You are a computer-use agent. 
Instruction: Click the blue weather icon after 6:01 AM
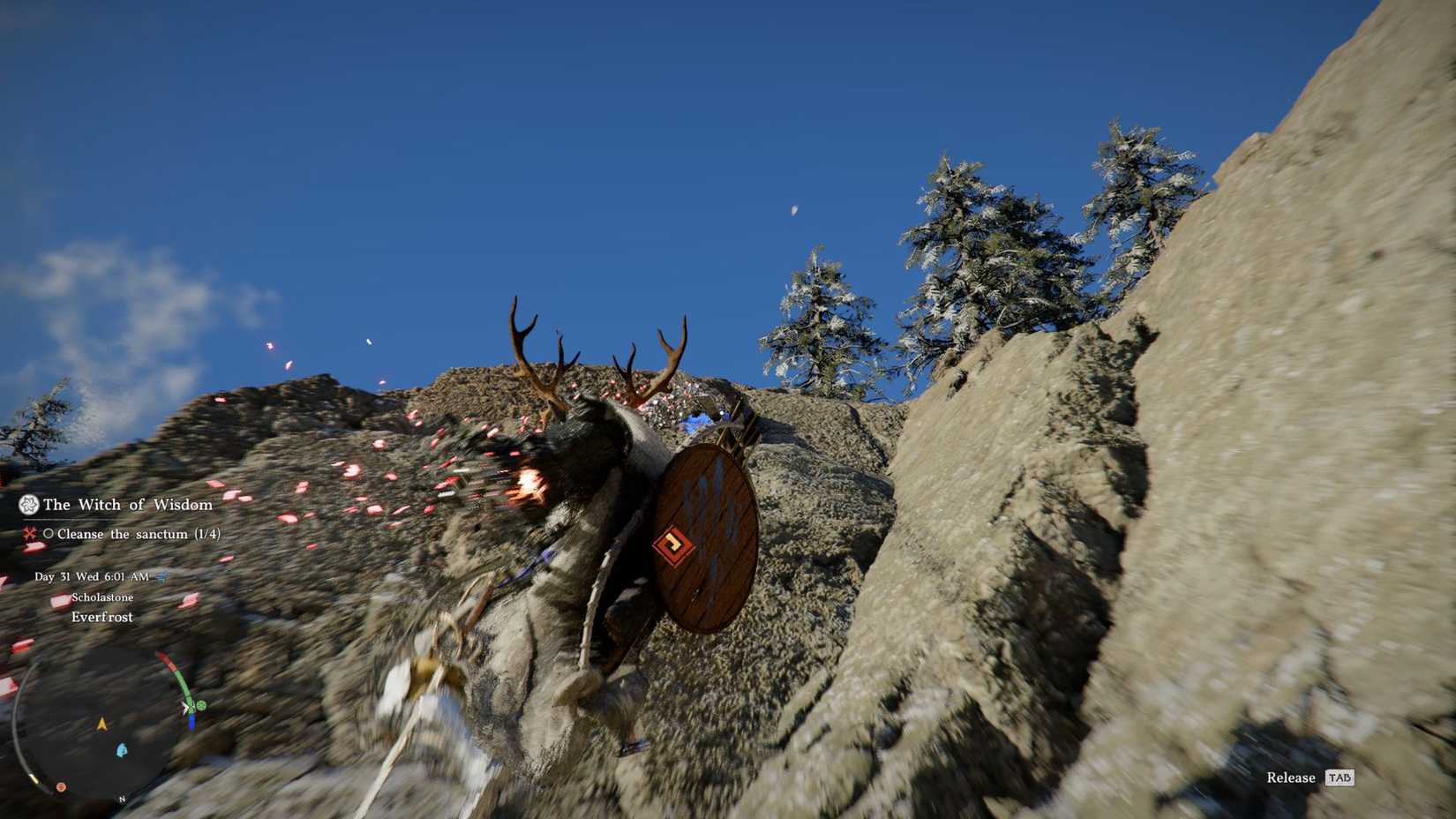click(x=161, y=577)
